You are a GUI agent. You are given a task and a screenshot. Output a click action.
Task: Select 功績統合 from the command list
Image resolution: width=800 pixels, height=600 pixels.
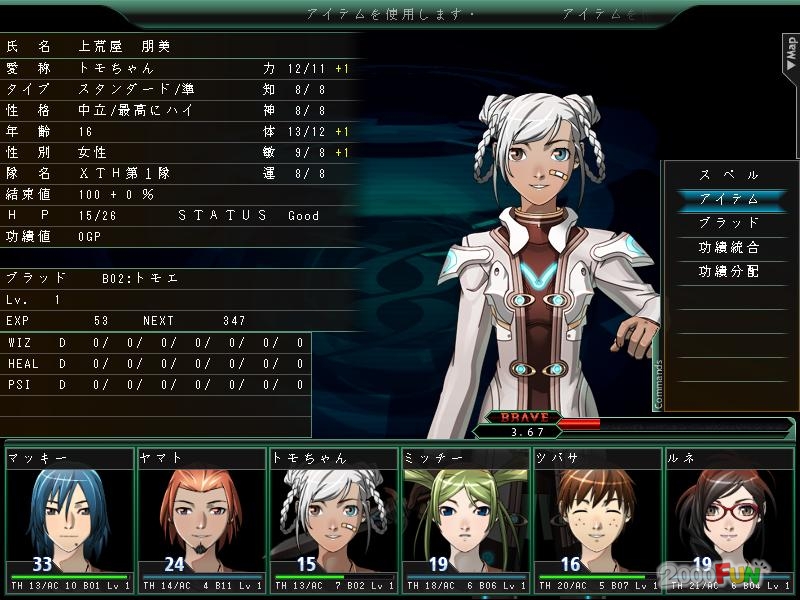pyautogui.click(x=729, y=247)
